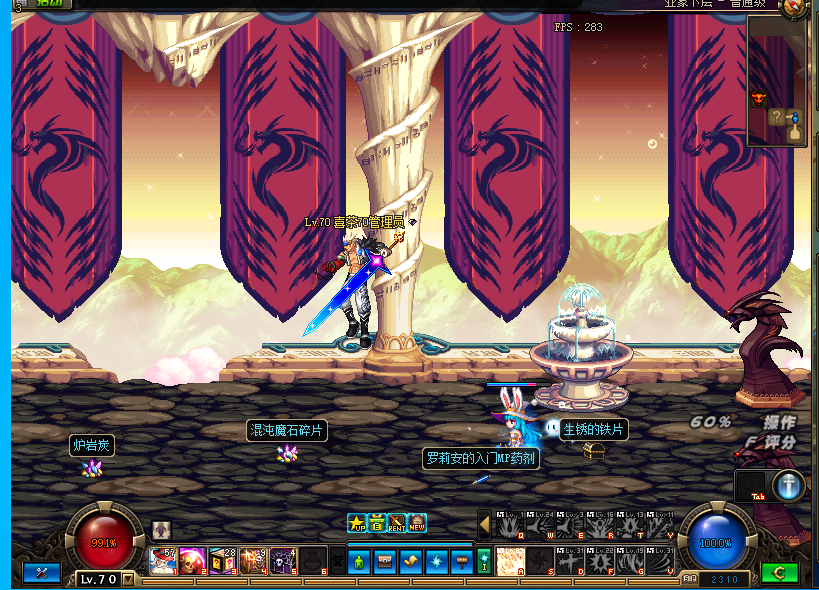Screen dimensions: 819x590
Task: Click the RENT sword icon
Action: click(x=397, y=523)
